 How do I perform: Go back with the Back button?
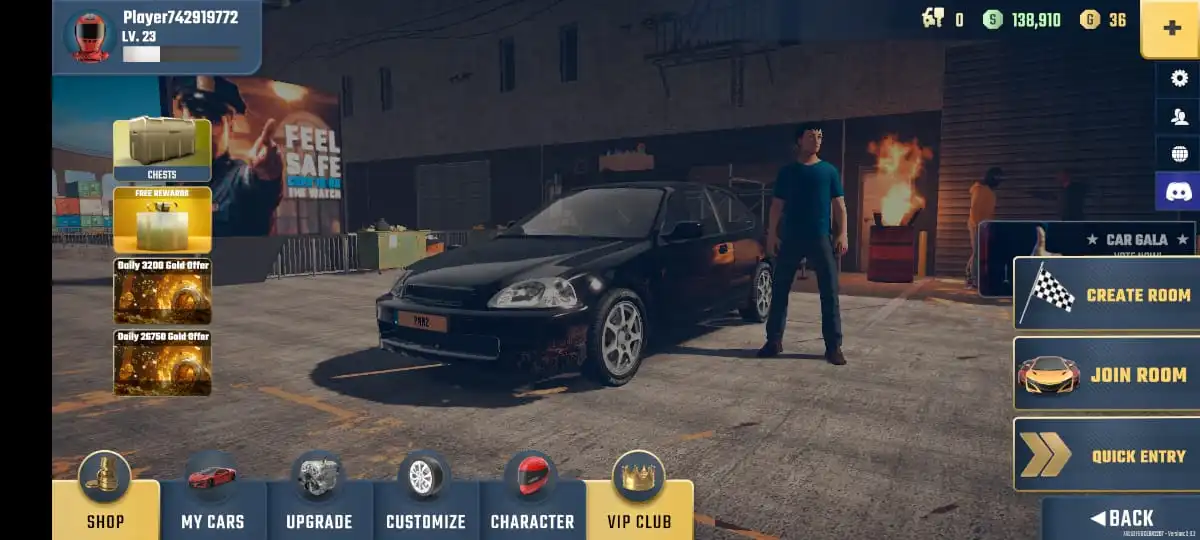pyautogui.click(x=1122, y=518)
